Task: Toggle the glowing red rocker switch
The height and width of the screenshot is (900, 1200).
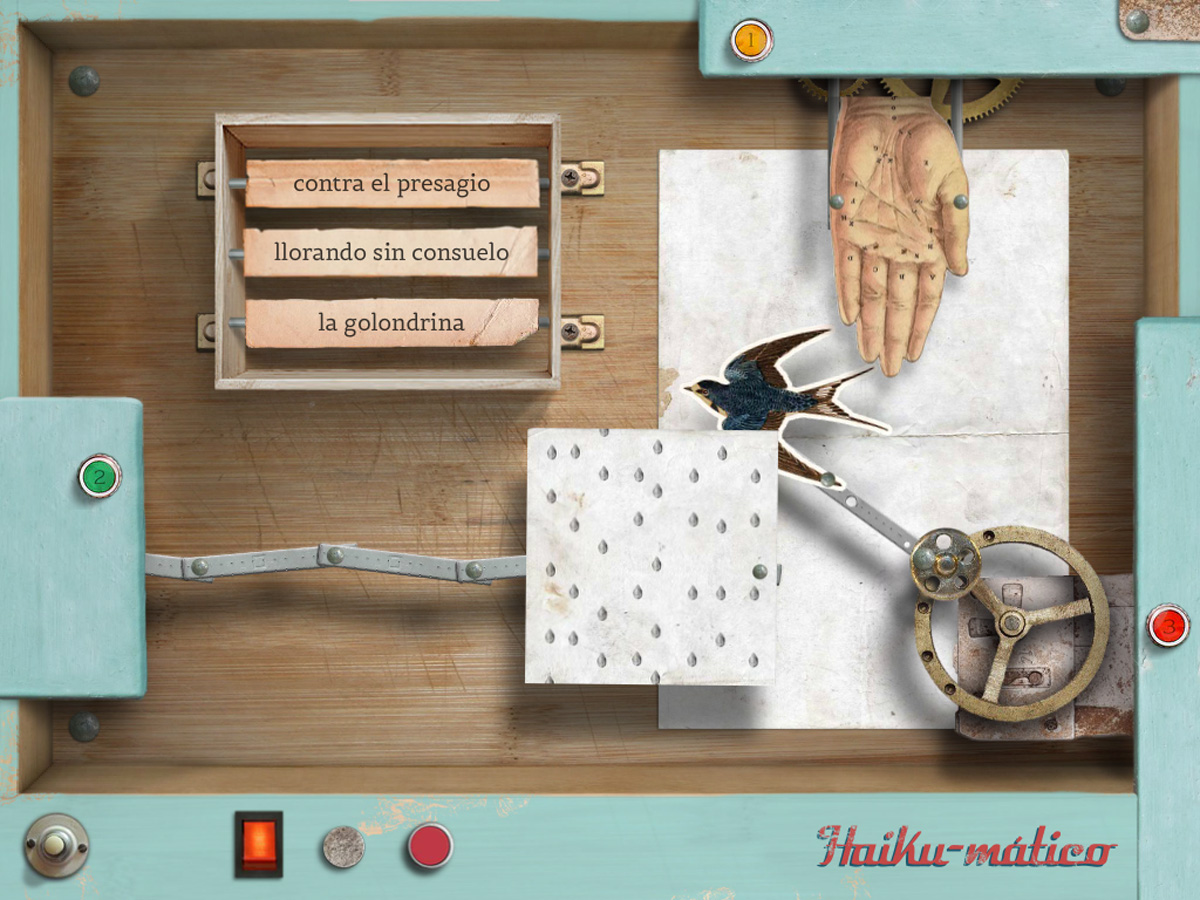Action: 258,844
